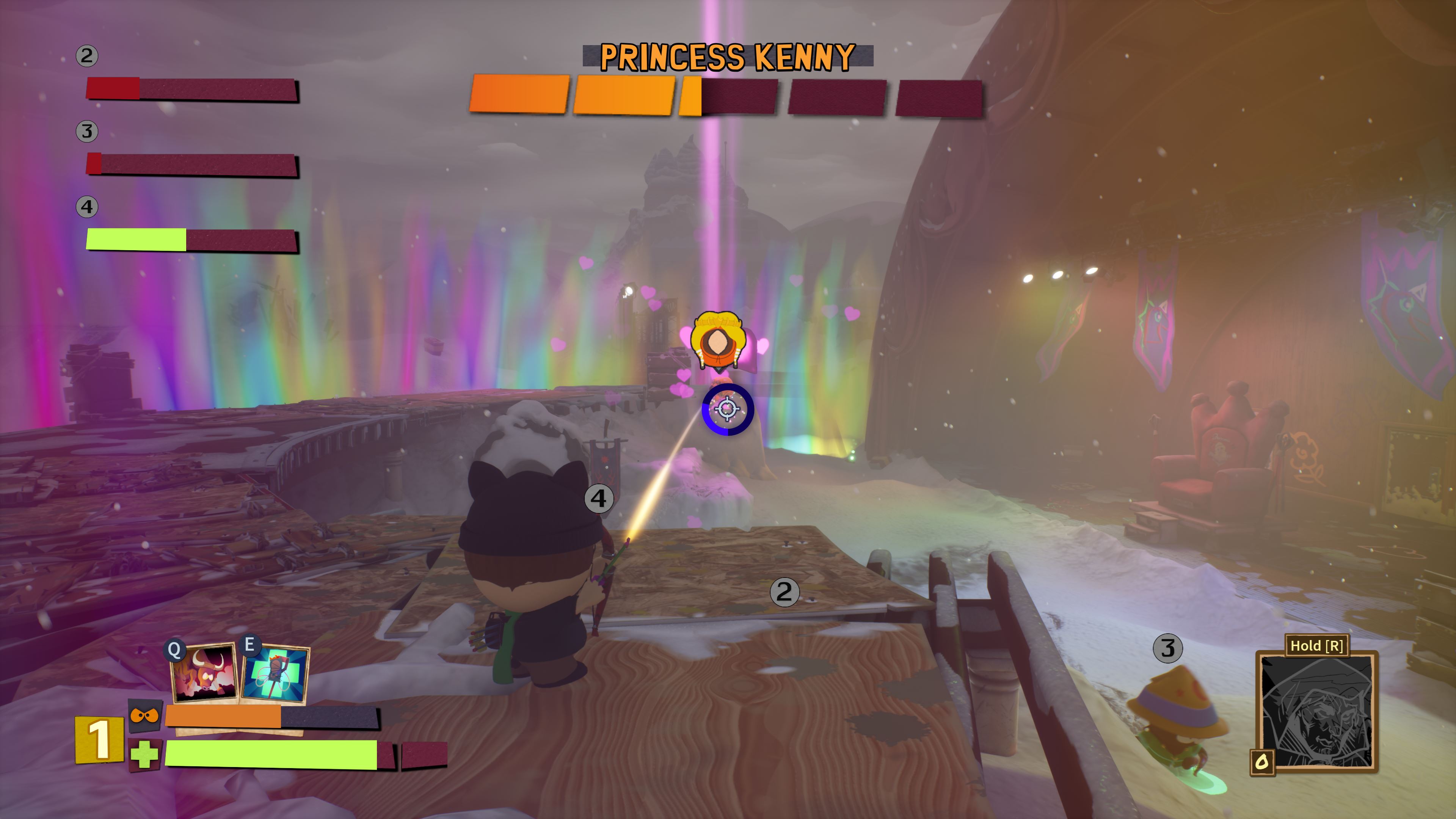Select the greyed-out ultimate ability card
Screen dimensions: 1456x819
1316,711
